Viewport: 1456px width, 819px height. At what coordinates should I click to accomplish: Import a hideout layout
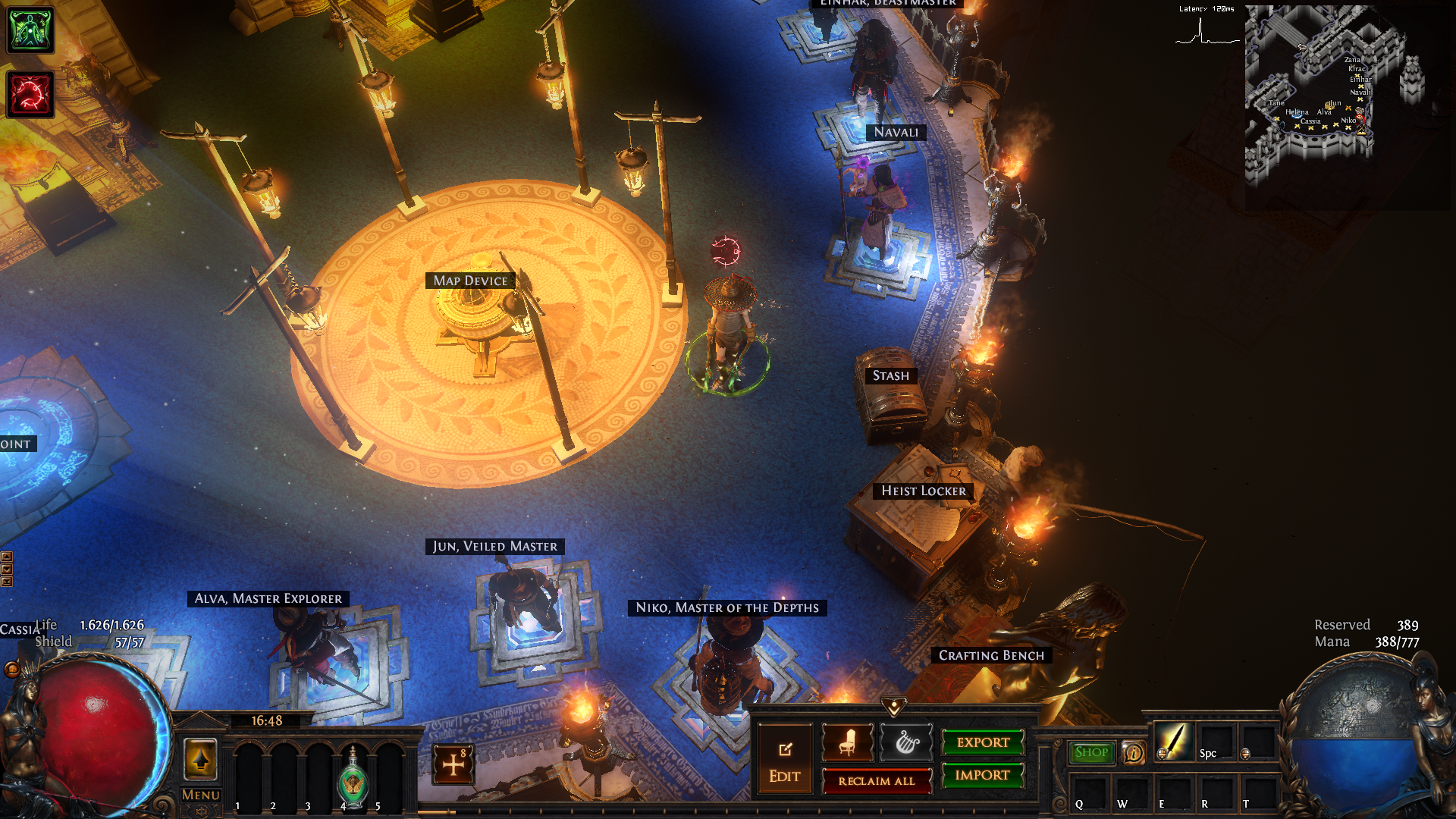(x=983, y=775)
